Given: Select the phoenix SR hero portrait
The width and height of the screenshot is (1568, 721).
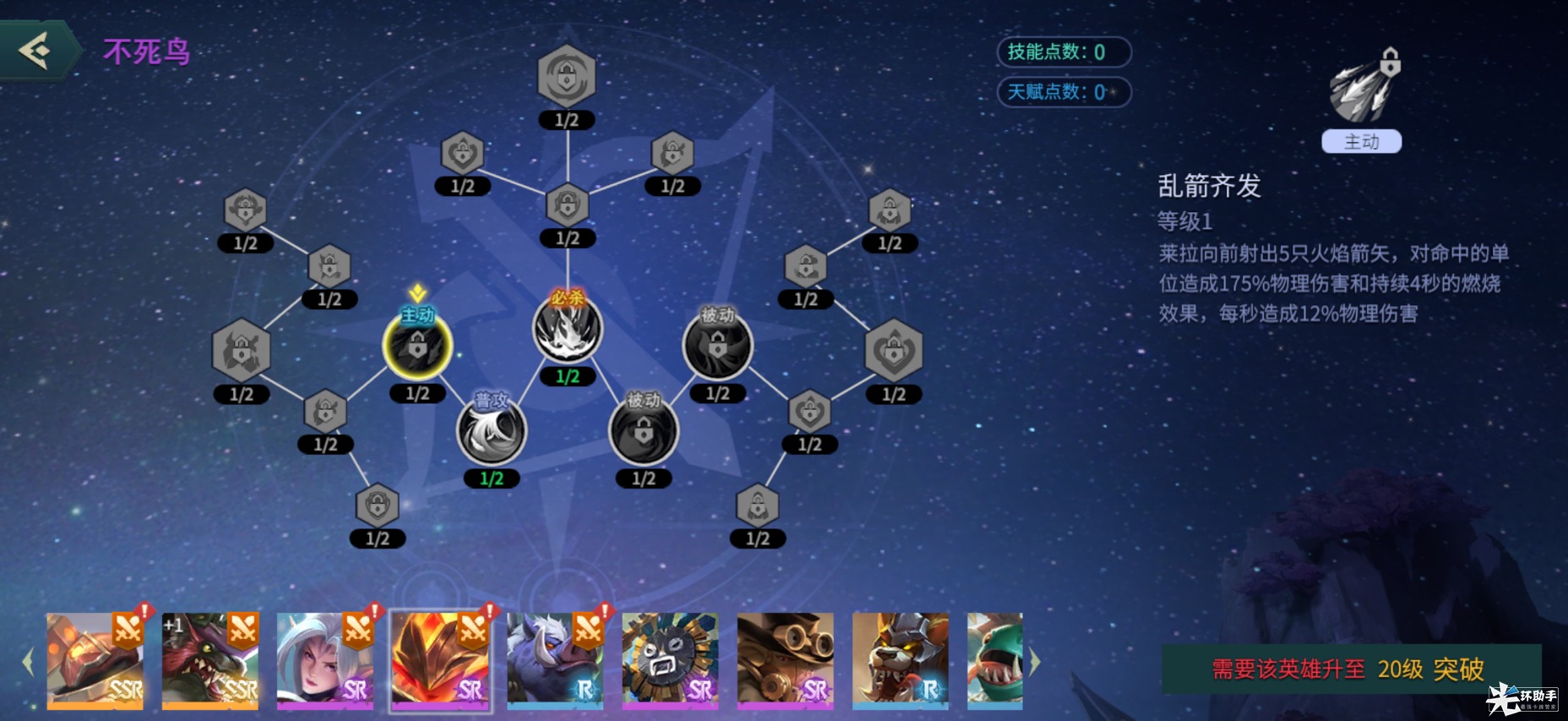Looking at the screenshot, I should [440, 660].
